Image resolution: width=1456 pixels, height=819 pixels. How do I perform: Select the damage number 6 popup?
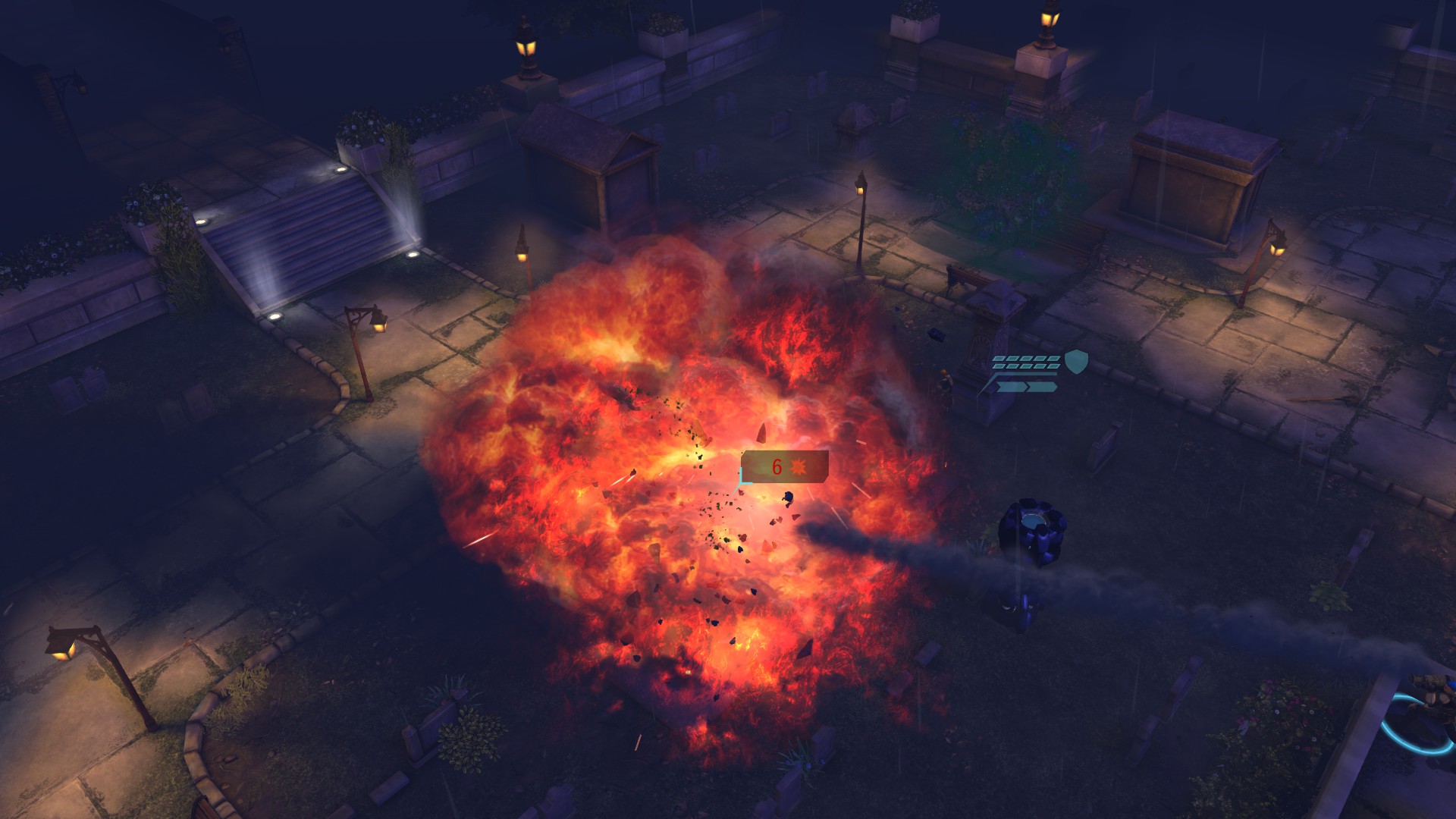[776, 466]
